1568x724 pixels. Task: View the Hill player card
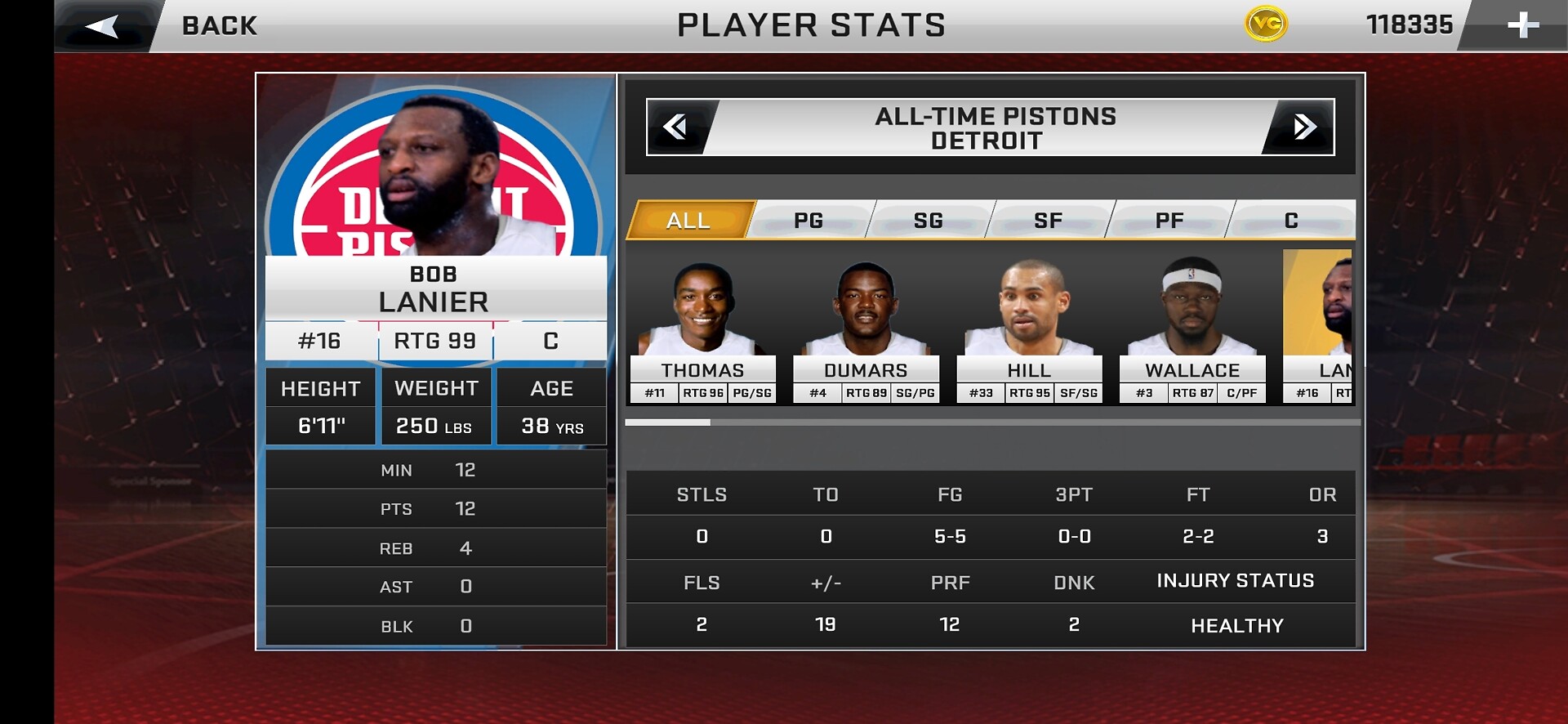pyautogui.click(x=1029, y=331)
